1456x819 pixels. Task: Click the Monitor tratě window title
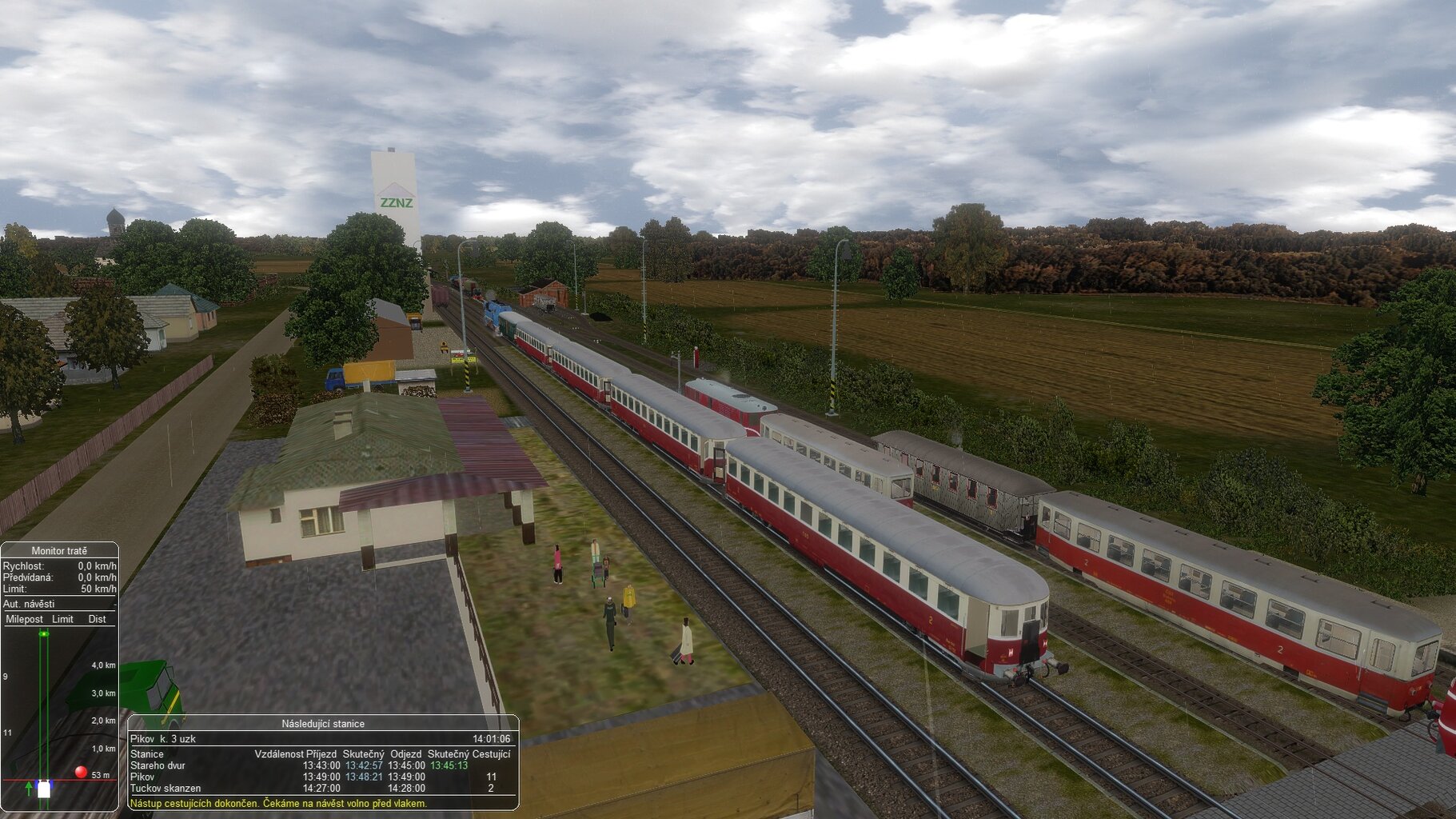[x=59, y=551]
